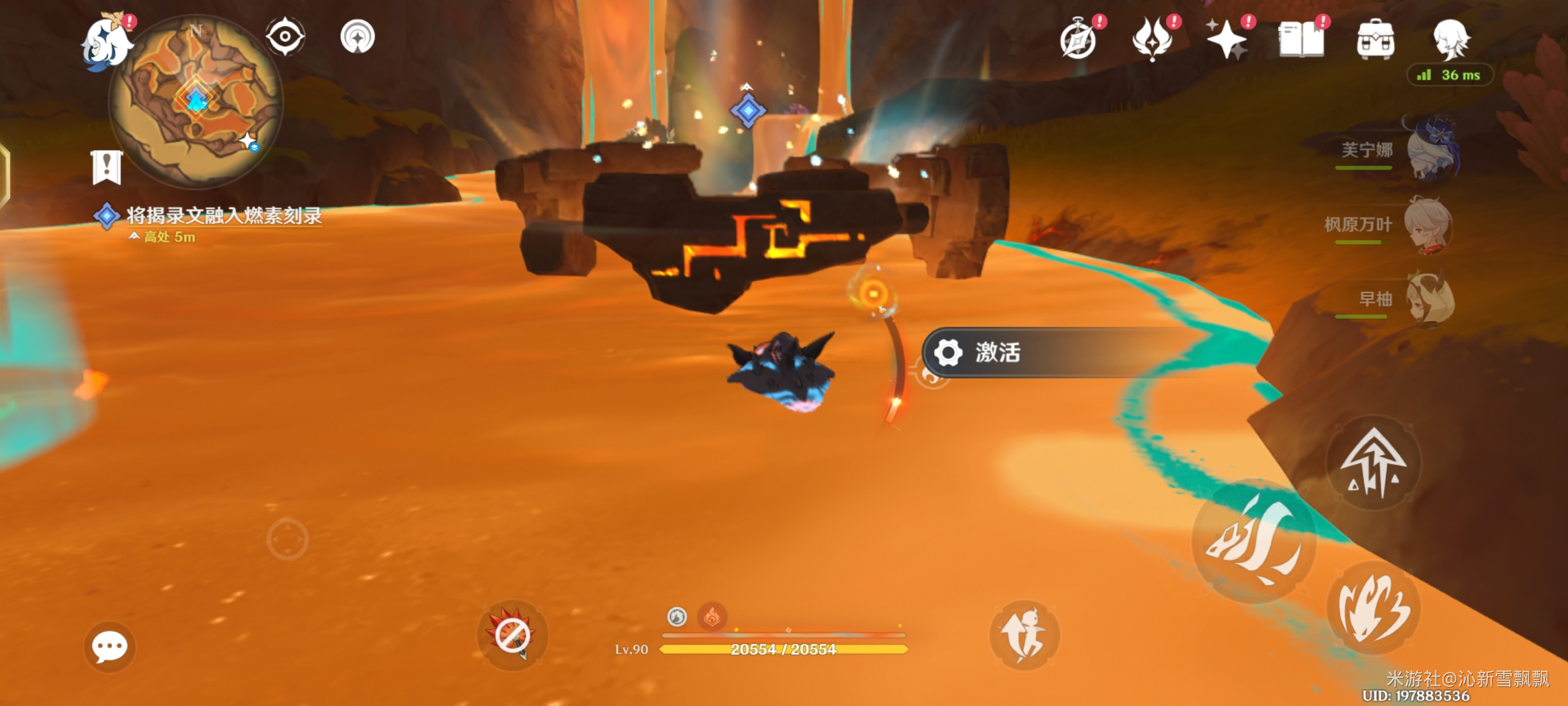Open the quest log exclamation banner
This screenshot has width=1568, height=706.
107,167
